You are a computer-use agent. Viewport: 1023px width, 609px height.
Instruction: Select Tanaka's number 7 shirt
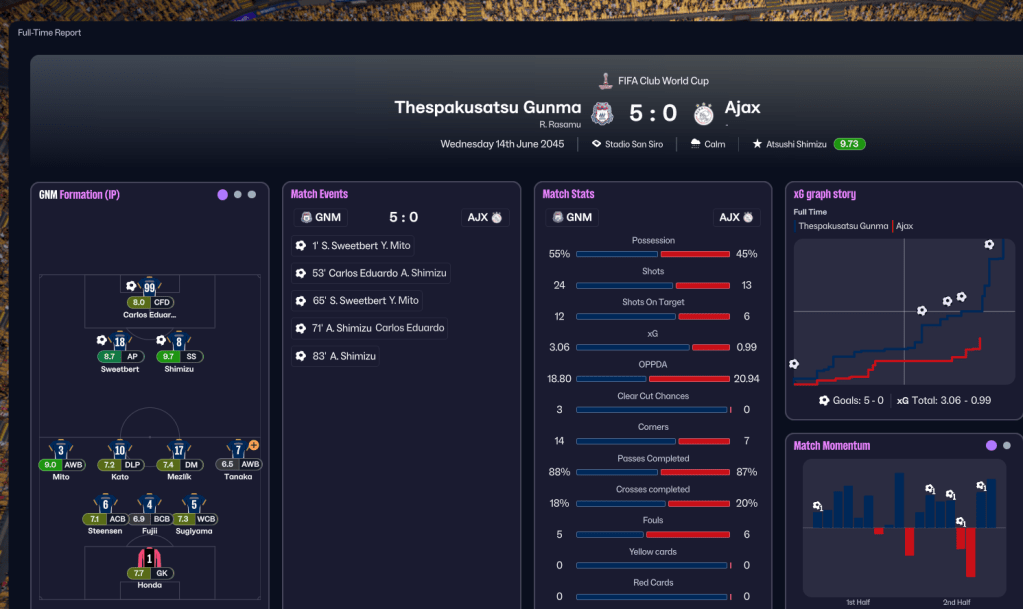point(238,450)
